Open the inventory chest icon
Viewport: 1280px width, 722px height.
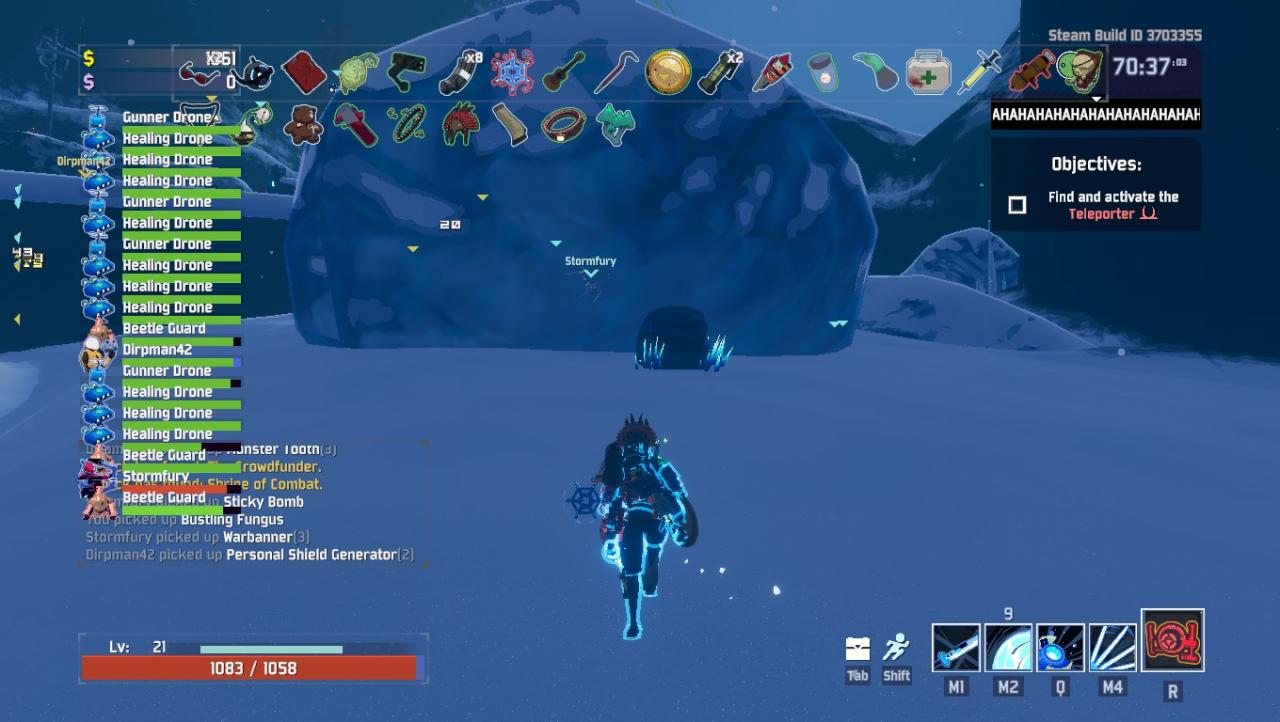click(857, 648)
